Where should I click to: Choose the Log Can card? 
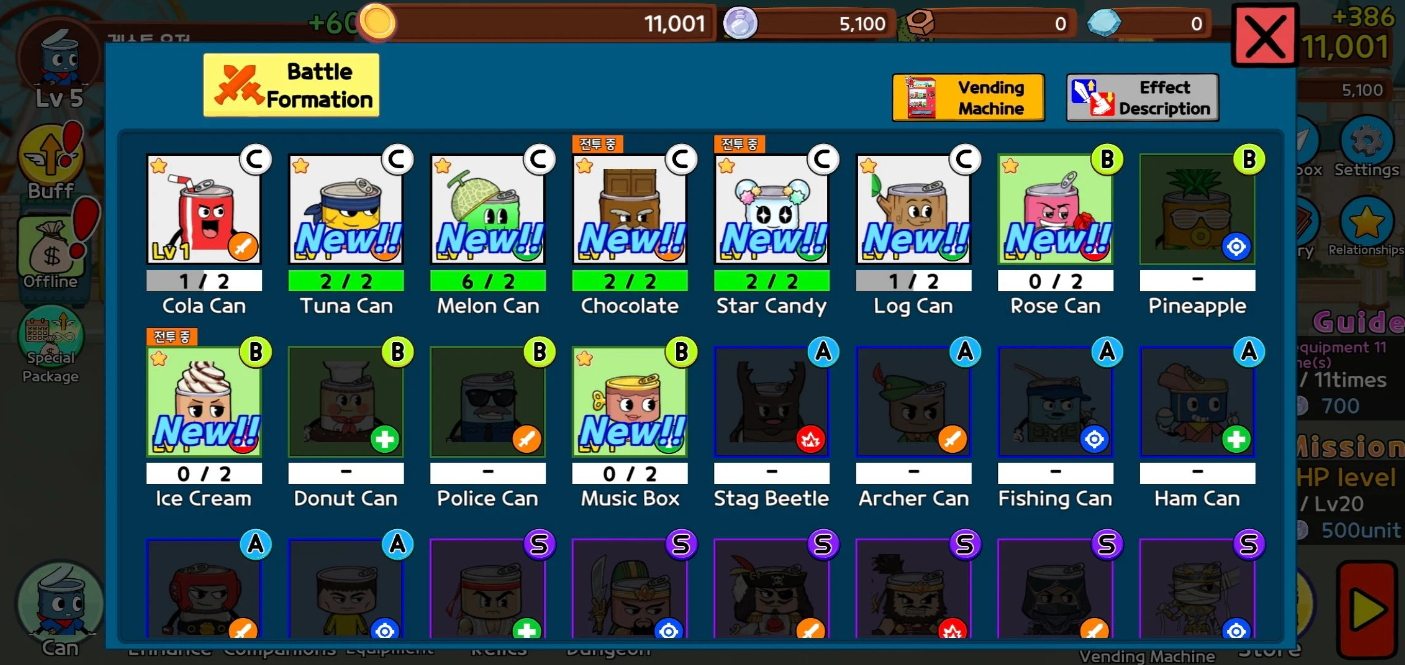point(914,209)
